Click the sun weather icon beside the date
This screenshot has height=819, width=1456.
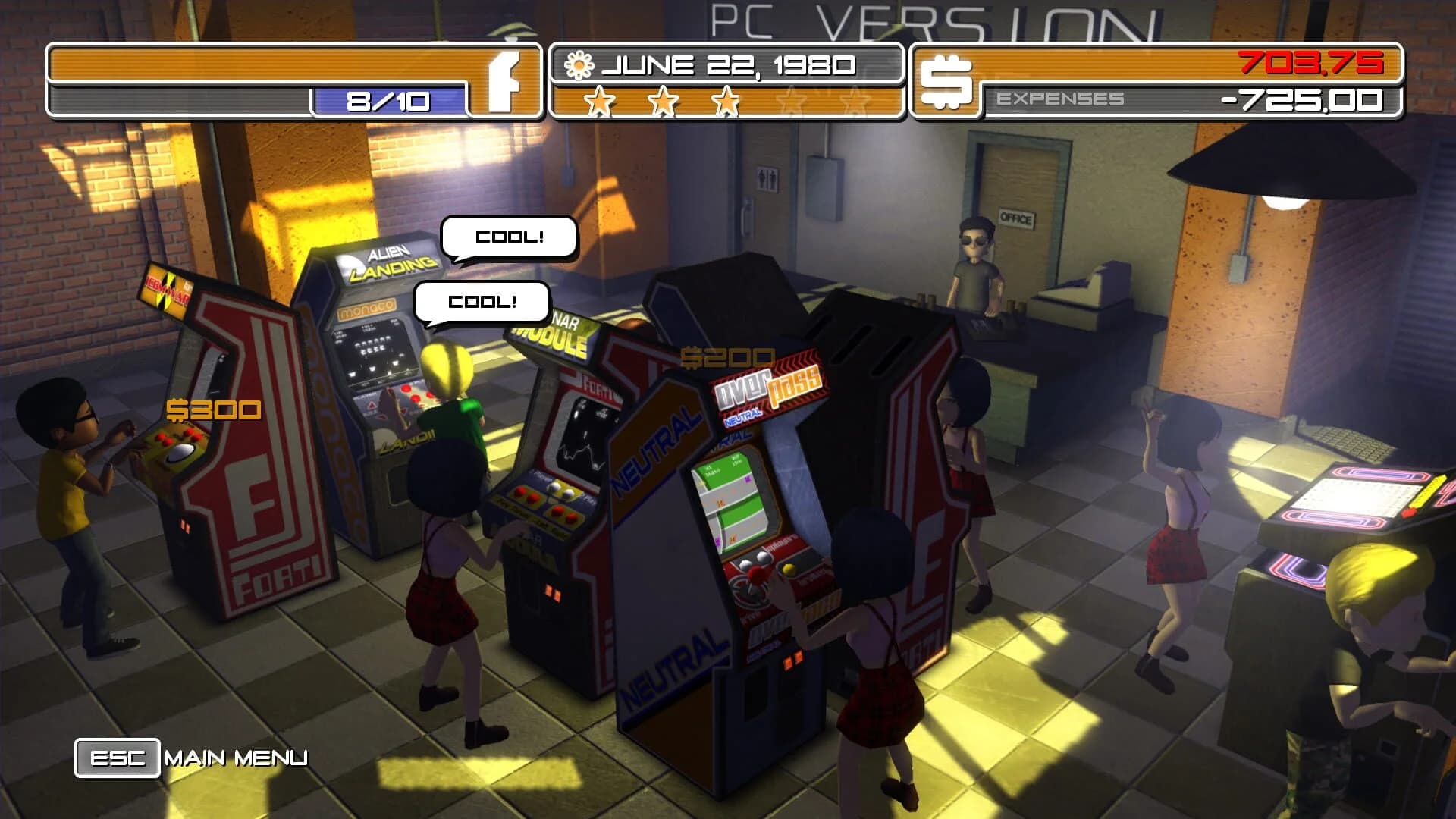579,65
